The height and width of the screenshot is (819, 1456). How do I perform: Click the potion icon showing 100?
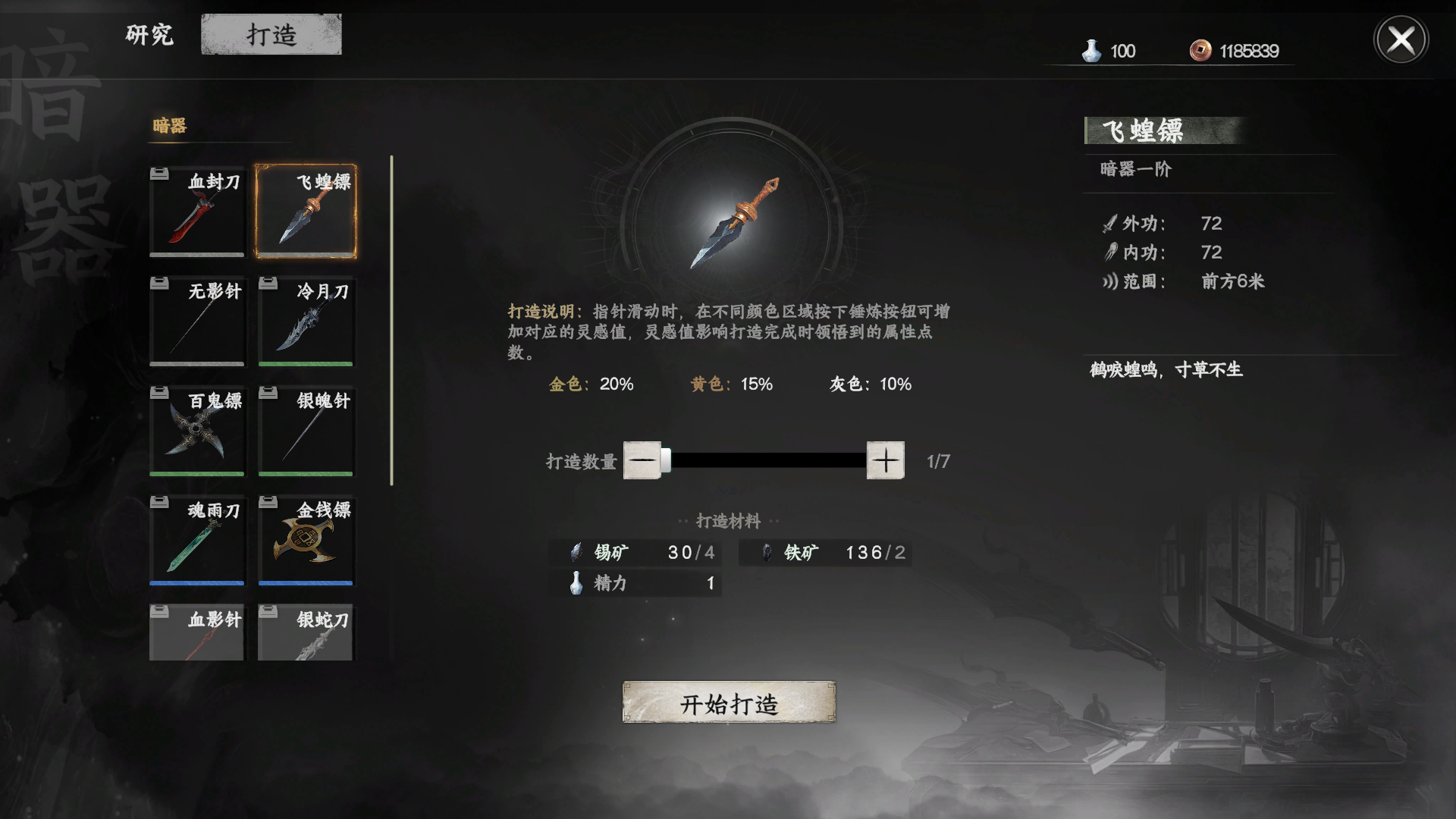[1090, 50]
